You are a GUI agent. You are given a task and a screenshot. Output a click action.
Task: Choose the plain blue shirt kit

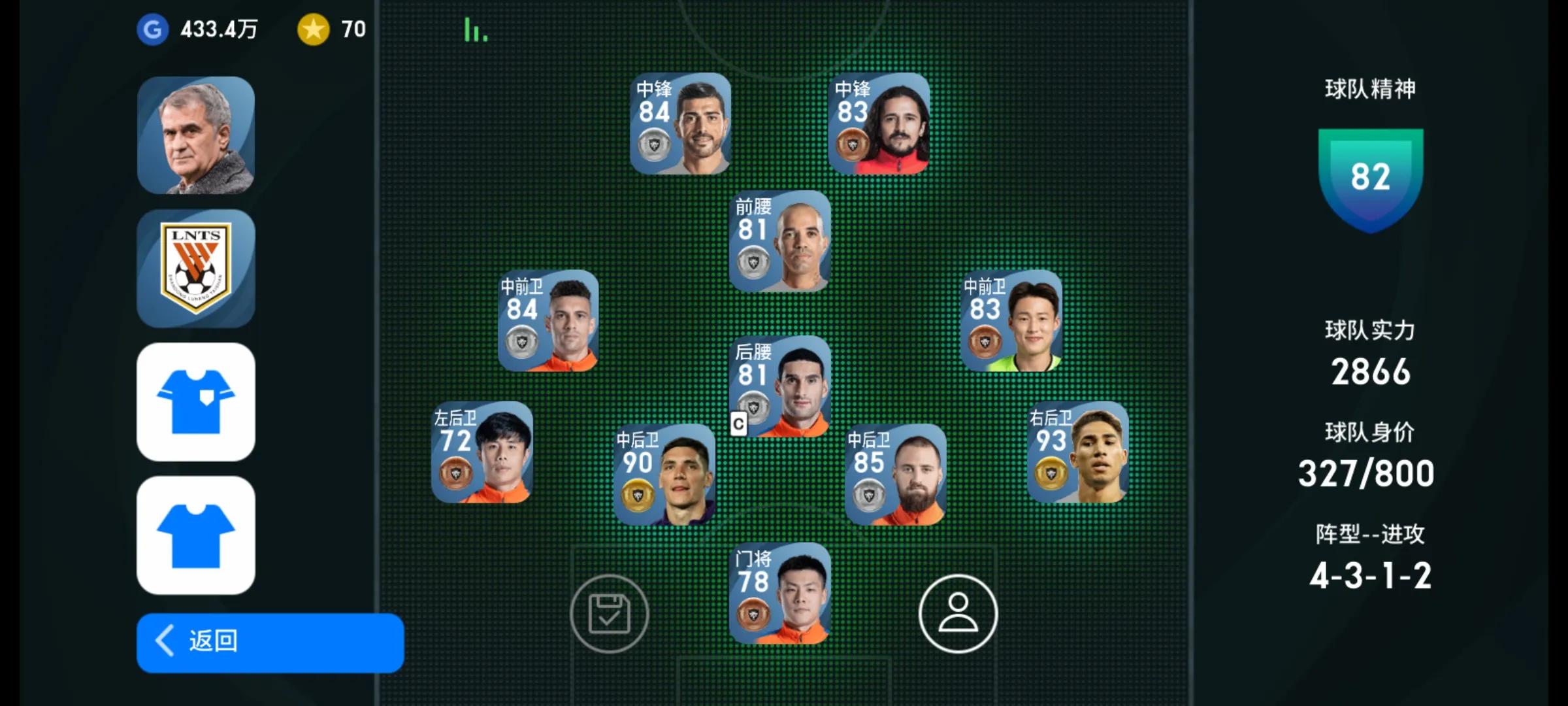(x=196, y=535)
